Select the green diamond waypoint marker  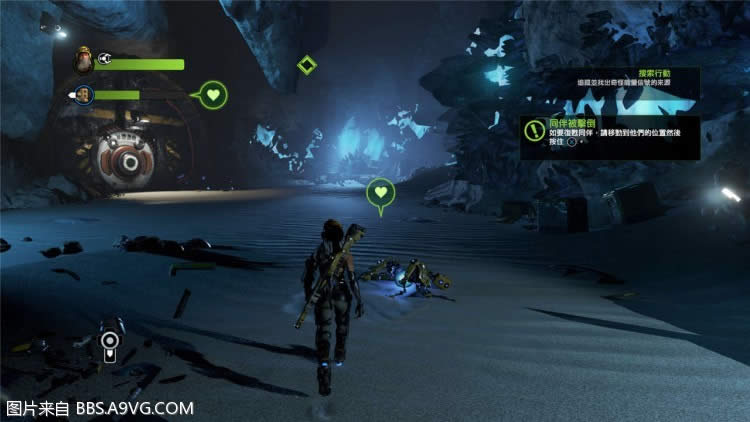(x=306, y=65)
